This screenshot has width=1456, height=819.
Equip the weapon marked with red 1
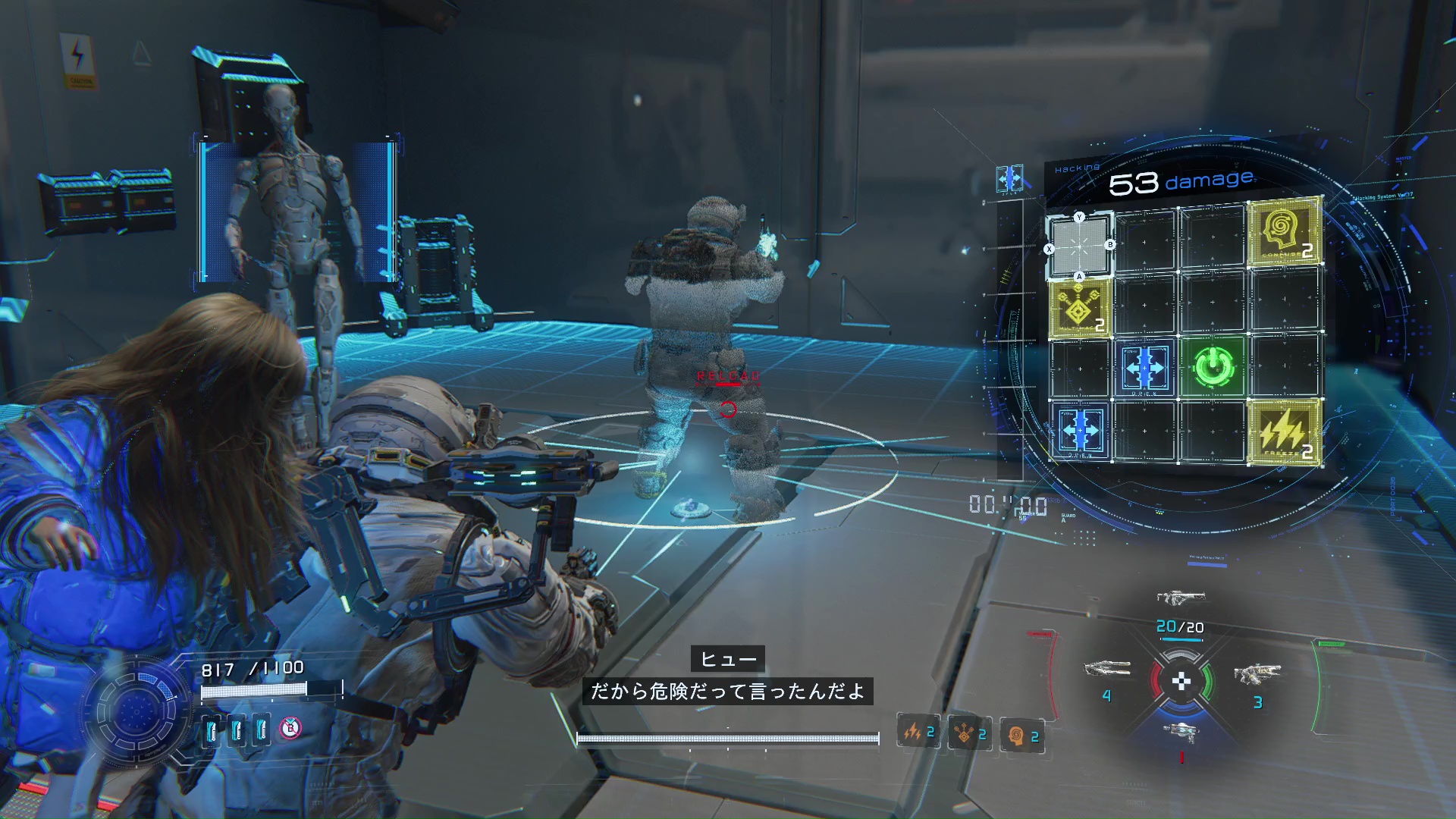point(1180,732)
